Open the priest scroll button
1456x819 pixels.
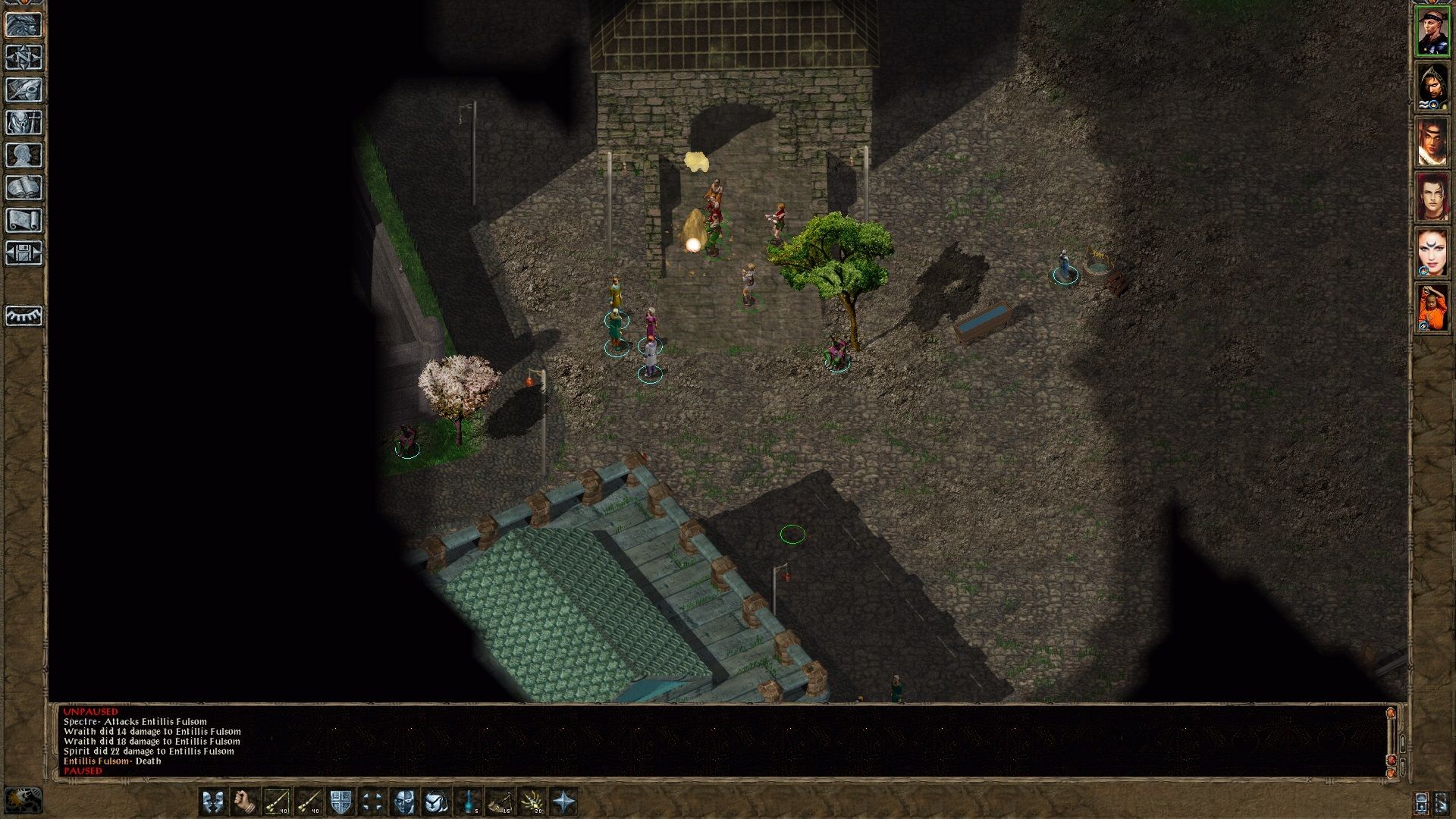24,221
